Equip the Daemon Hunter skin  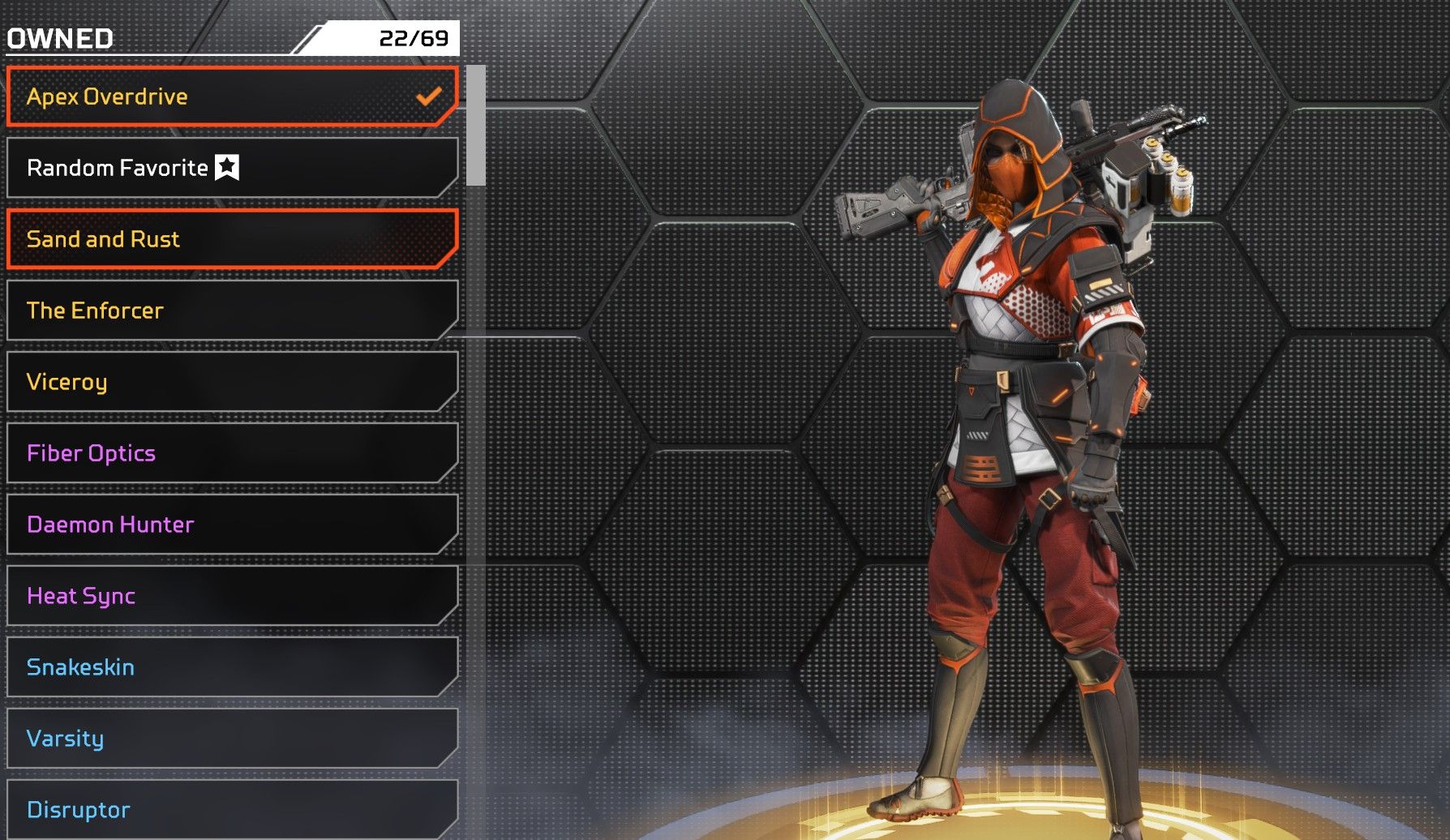pyautogui.click(x=231, y=525)
